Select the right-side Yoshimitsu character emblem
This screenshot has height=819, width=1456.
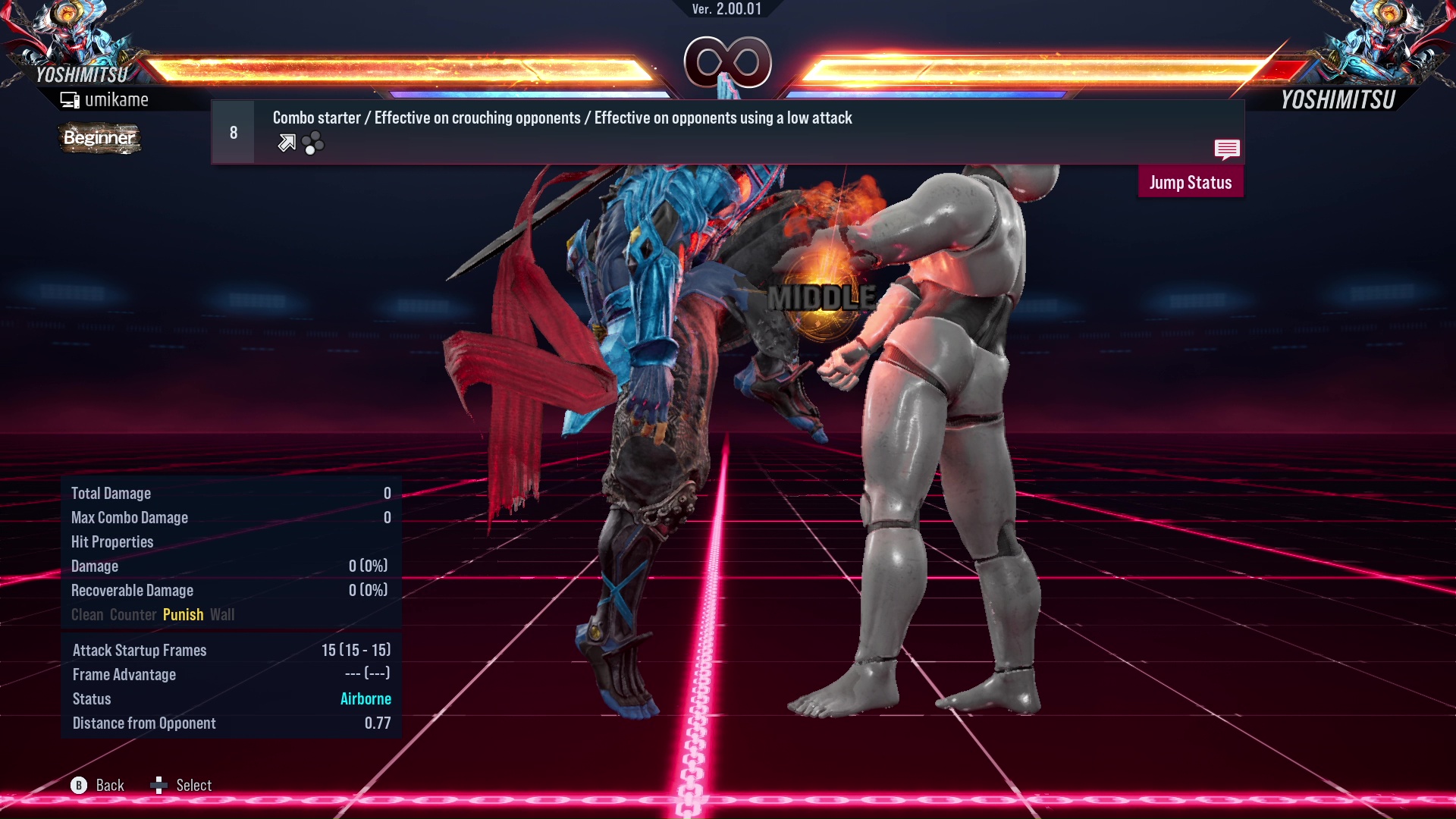tap(1388, 38)
